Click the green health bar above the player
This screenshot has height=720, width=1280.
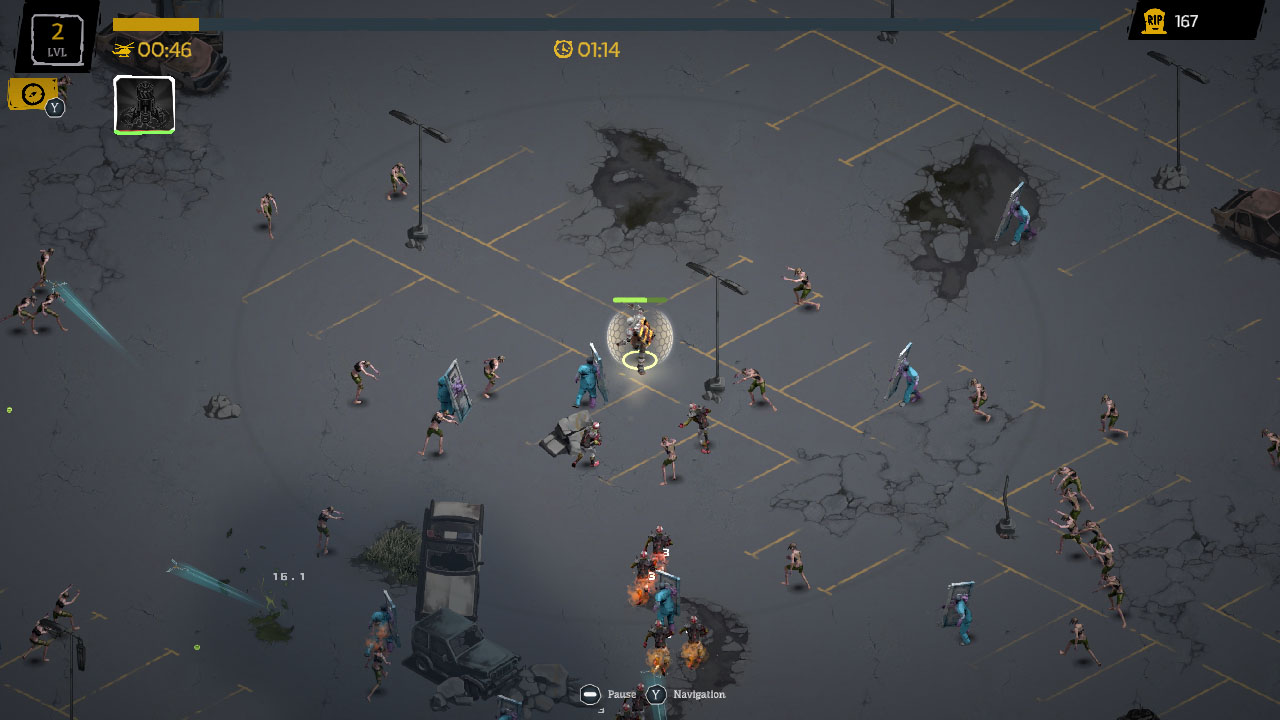point(638,299)
